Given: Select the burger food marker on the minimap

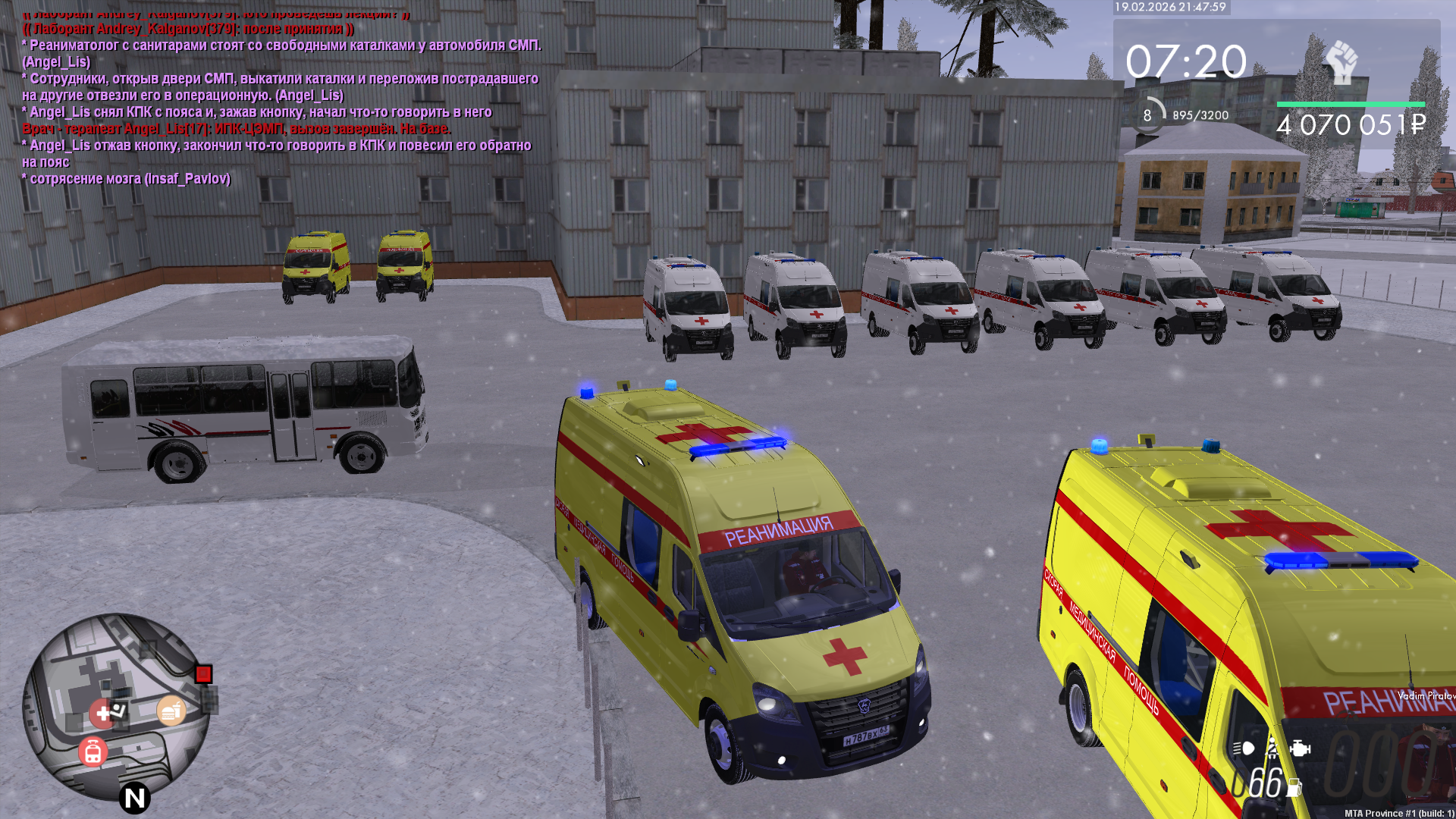Looking at the screenshot, I should (x=171, y=711).
